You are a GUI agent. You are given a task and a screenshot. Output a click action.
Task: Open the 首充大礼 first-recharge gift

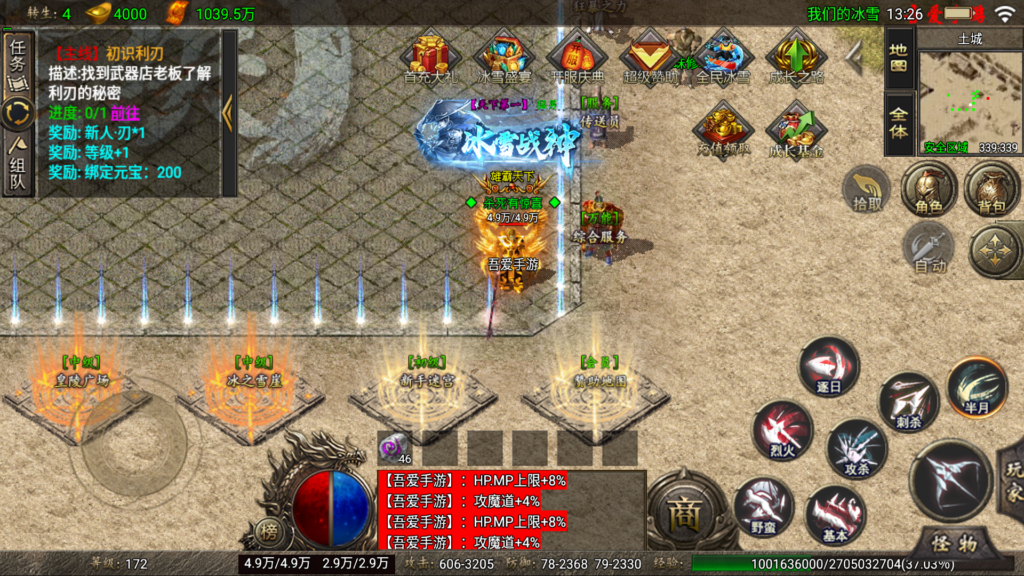pos(430,56)
